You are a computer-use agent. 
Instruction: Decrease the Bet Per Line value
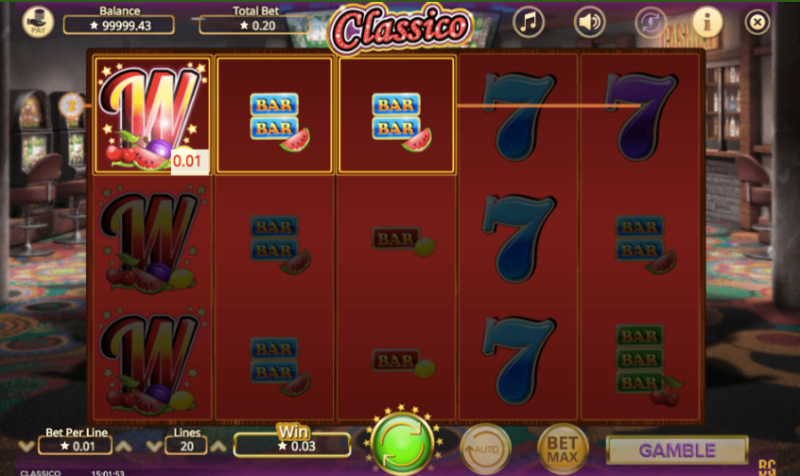point(27,446)
